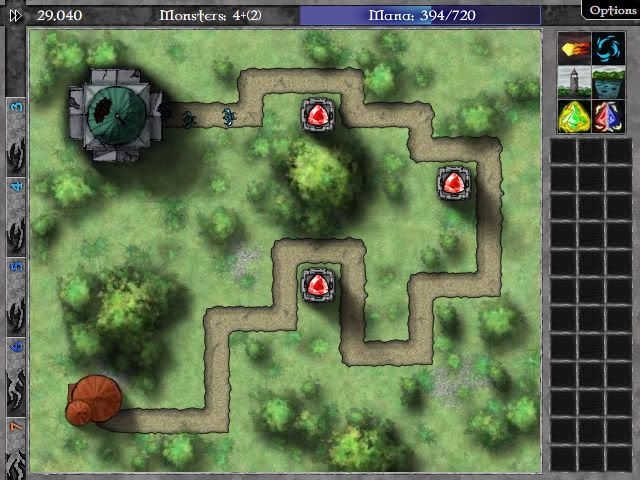The image size is (640, 480).
Task: Click the wave 4 marker
Action: (16, 187)
